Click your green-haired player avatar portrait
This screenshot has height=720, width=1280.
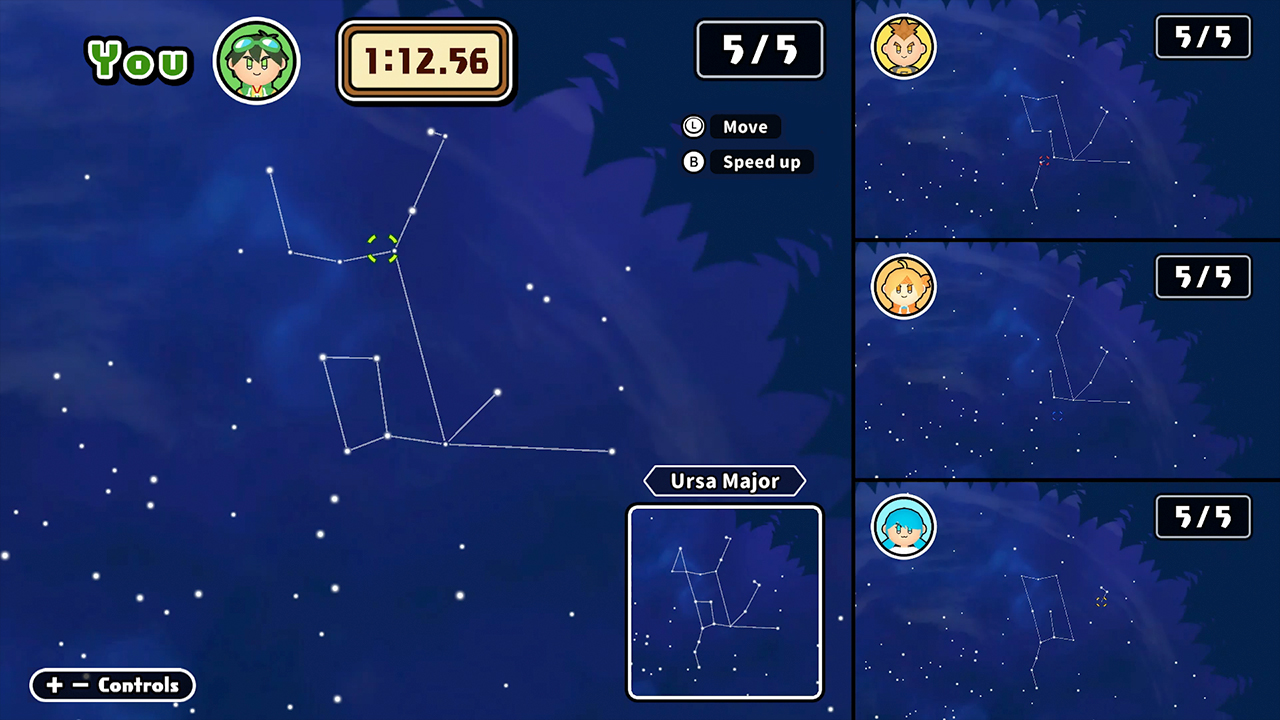click(x=256, y=60)
